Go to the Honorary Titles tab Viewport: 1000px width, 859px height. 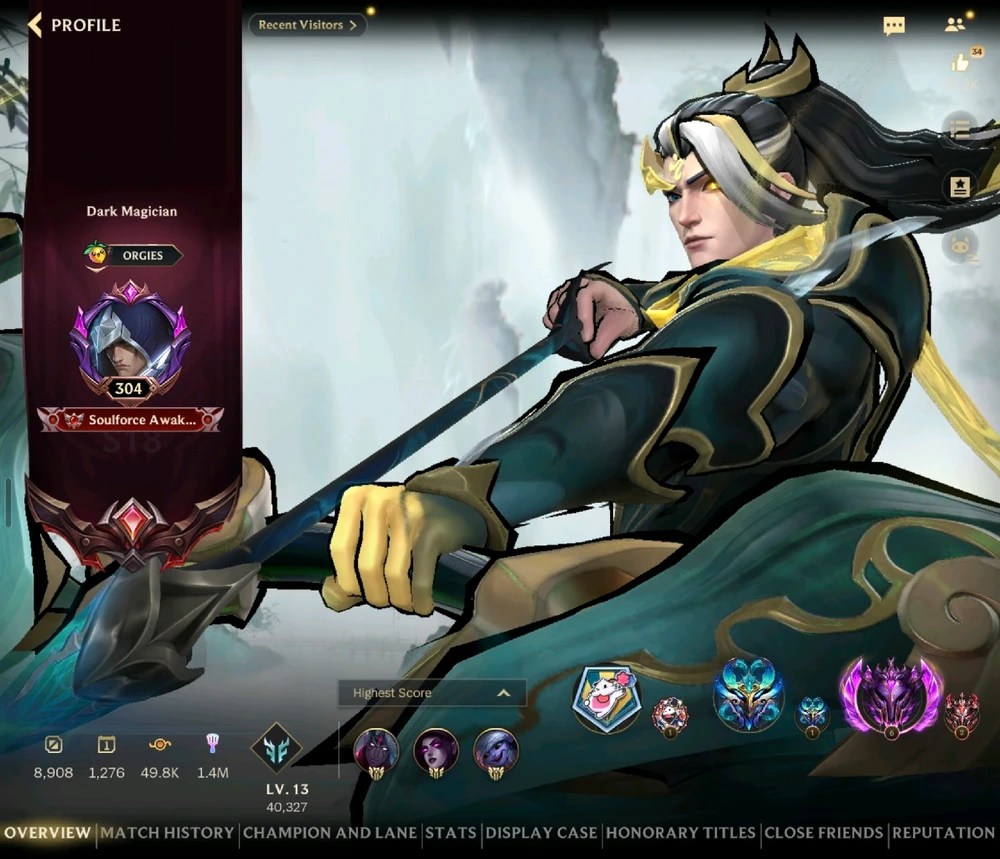pos(681,832)
